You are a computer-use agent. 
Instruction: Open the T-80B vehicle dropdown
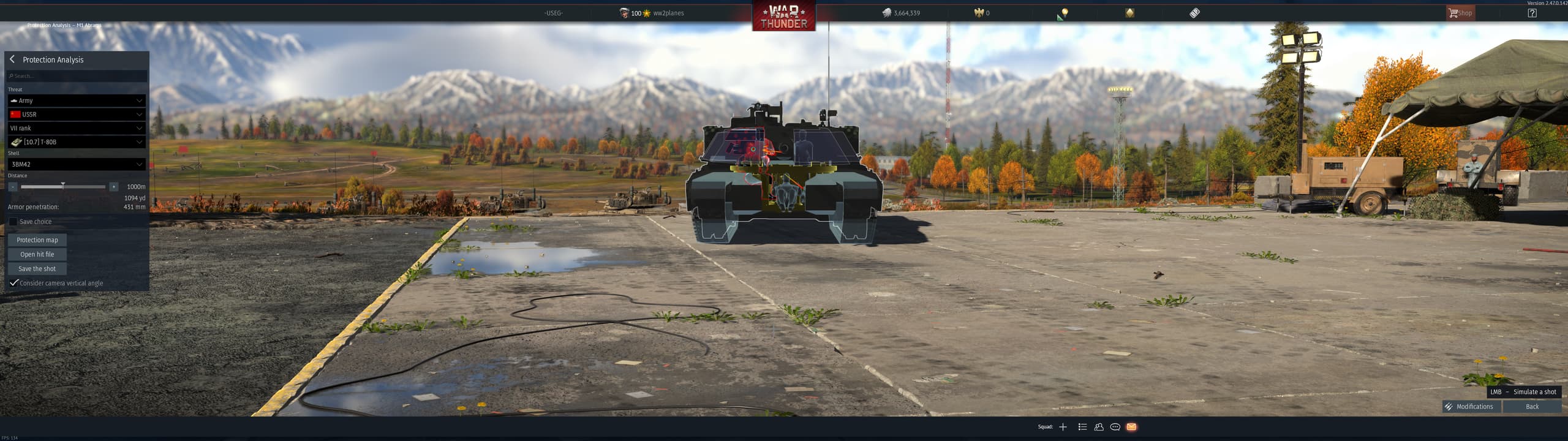pyautogui.click(x=77, y=142)
